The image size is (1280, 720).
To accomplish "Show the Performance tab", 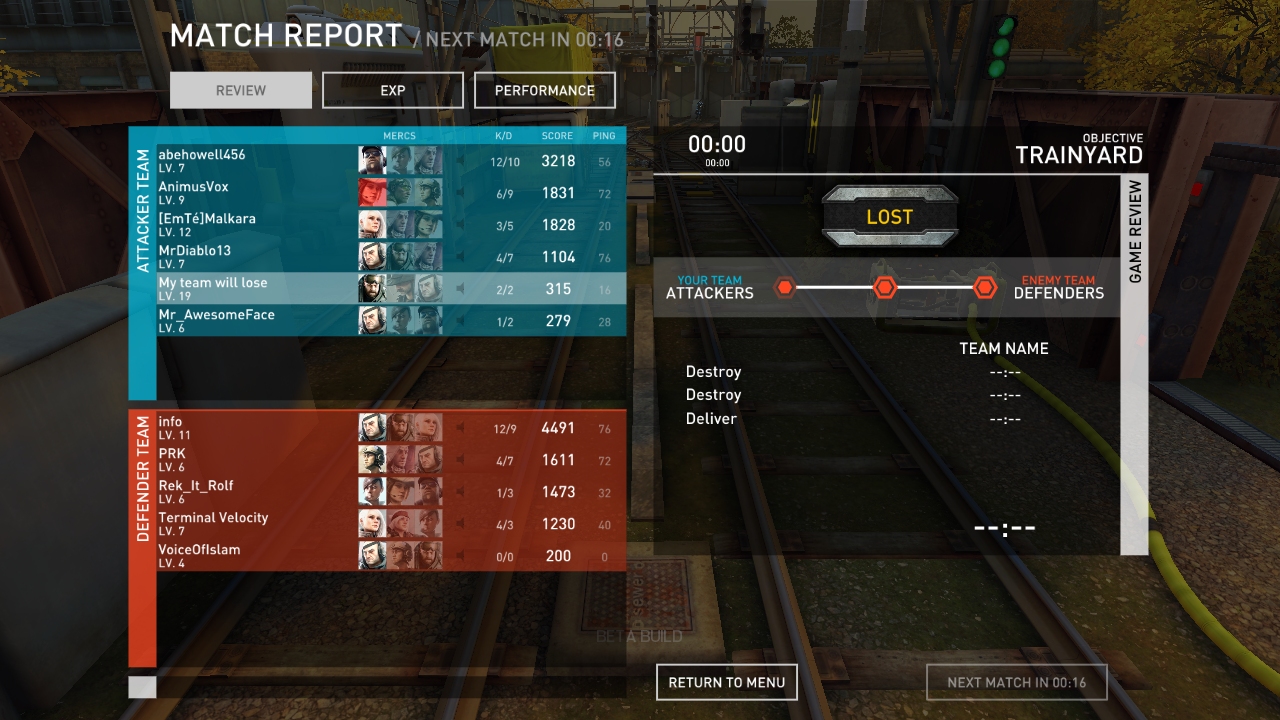I will 545,90.
